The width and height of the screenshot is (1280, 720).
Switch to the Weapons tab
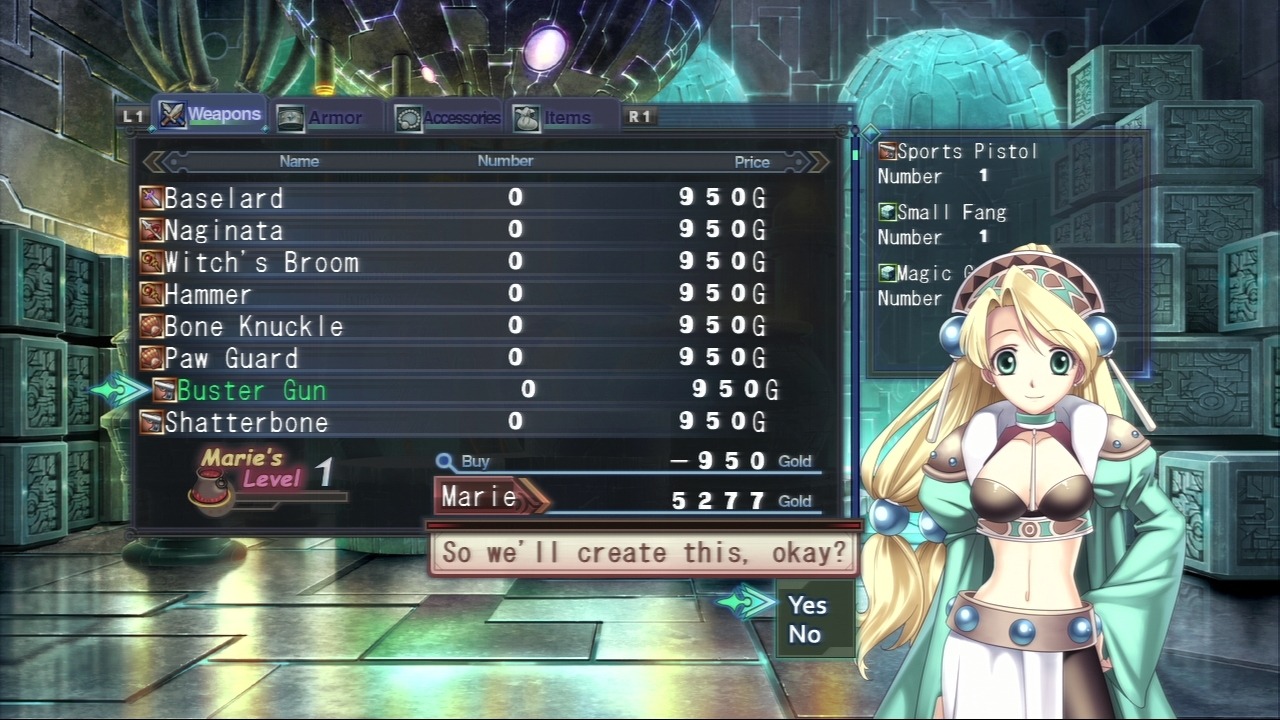211,115
